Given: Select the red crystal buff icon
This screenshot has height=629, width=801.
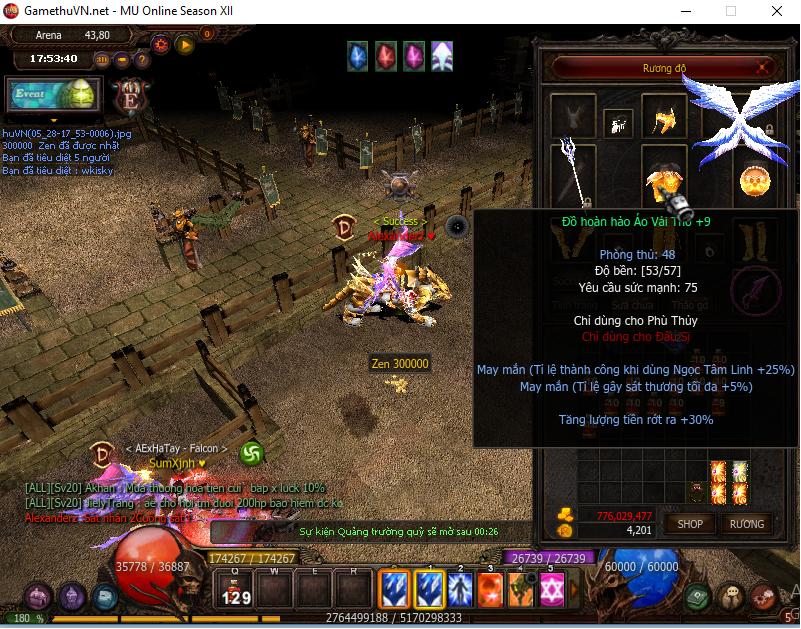Looking at the screenshot, I should coord(385,58).
